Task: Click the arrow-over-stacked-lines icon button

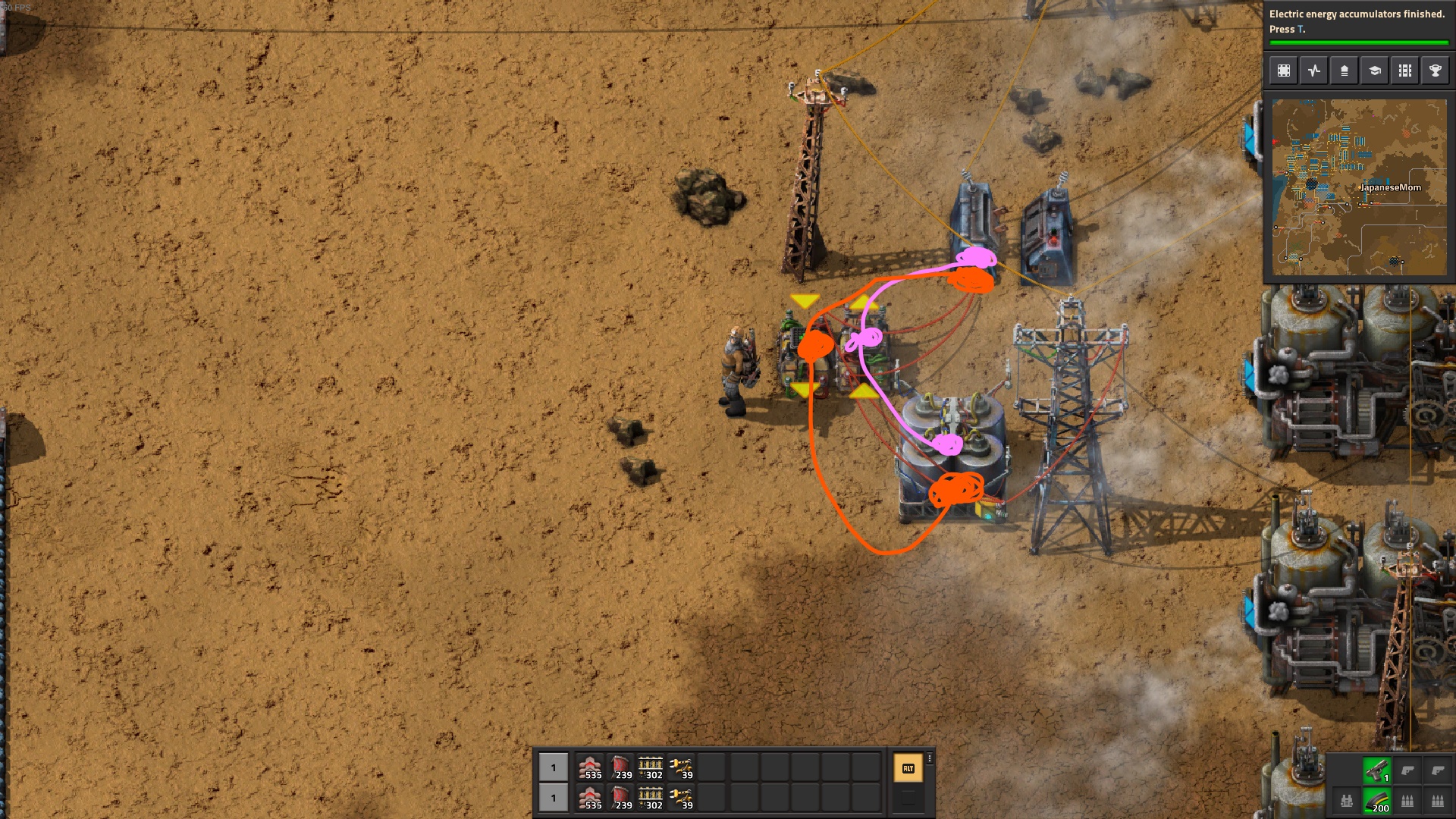Action: (1345, 71)
